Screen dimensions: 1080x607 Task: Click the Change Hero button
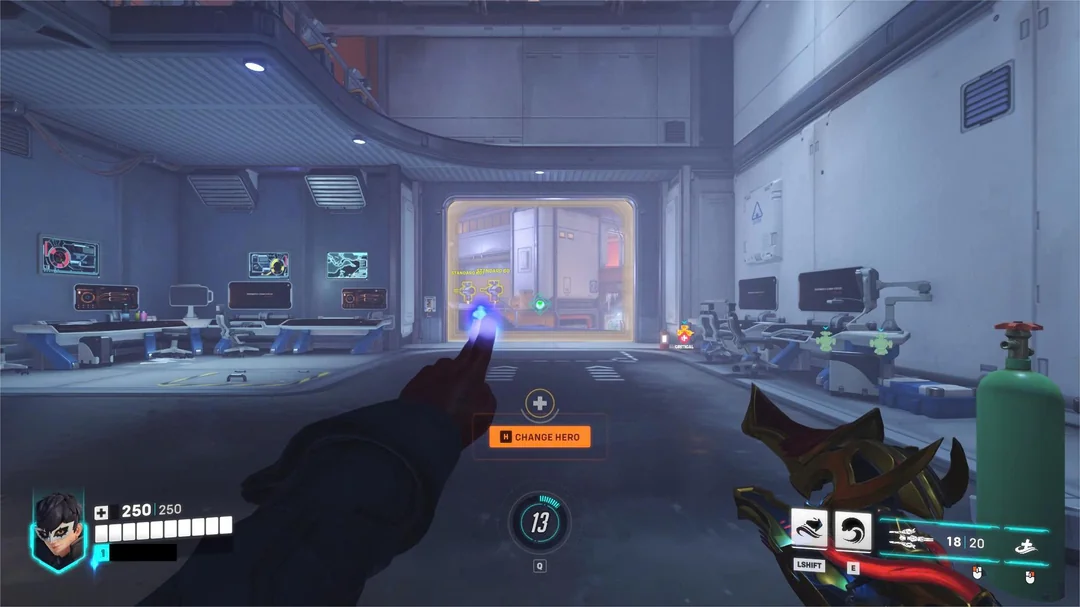[x=540, y=437]
